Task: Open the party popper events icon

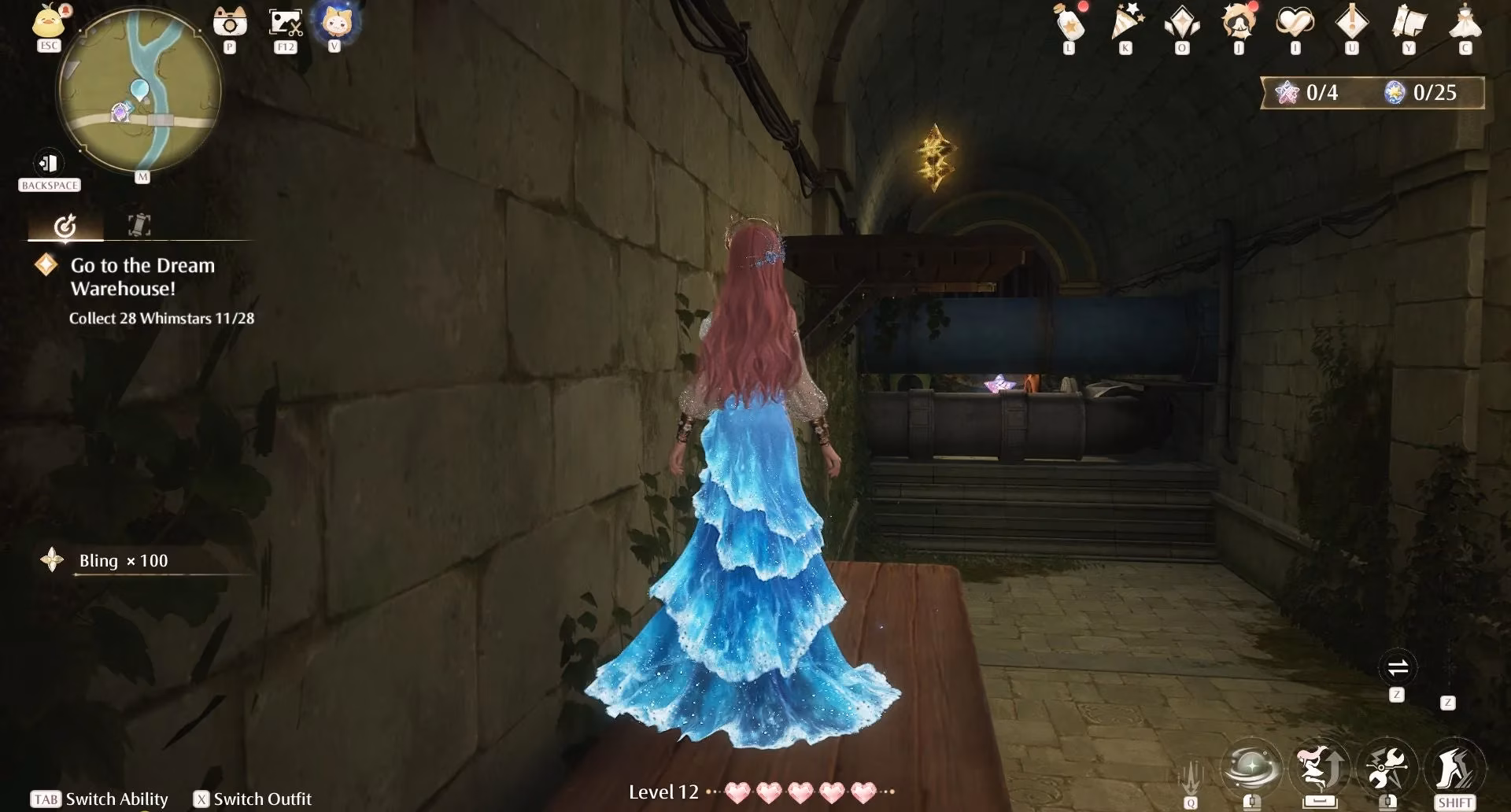Action: tap(1125, 24)
